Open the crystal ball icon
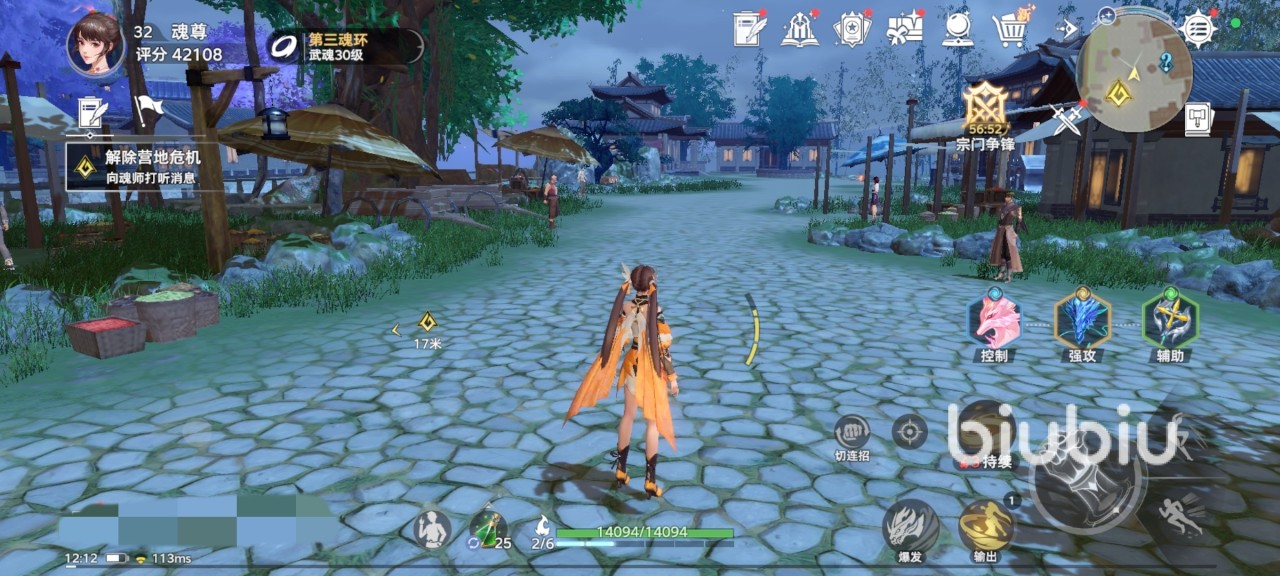Viewport: 1280px width, 576px height. (958, 29)
